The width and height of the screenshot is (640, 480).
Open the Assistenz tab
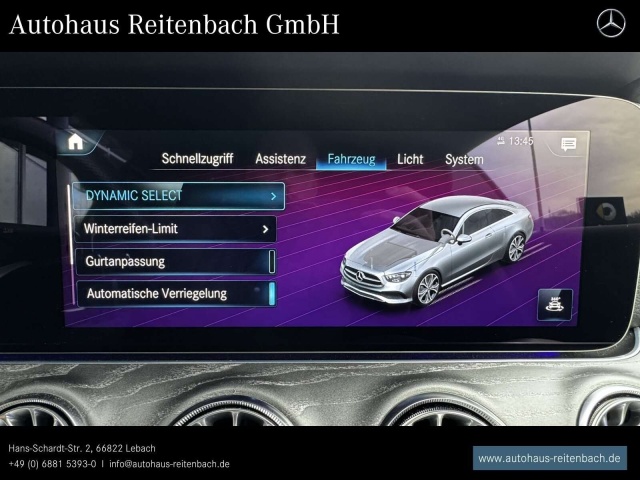point(280,159)
